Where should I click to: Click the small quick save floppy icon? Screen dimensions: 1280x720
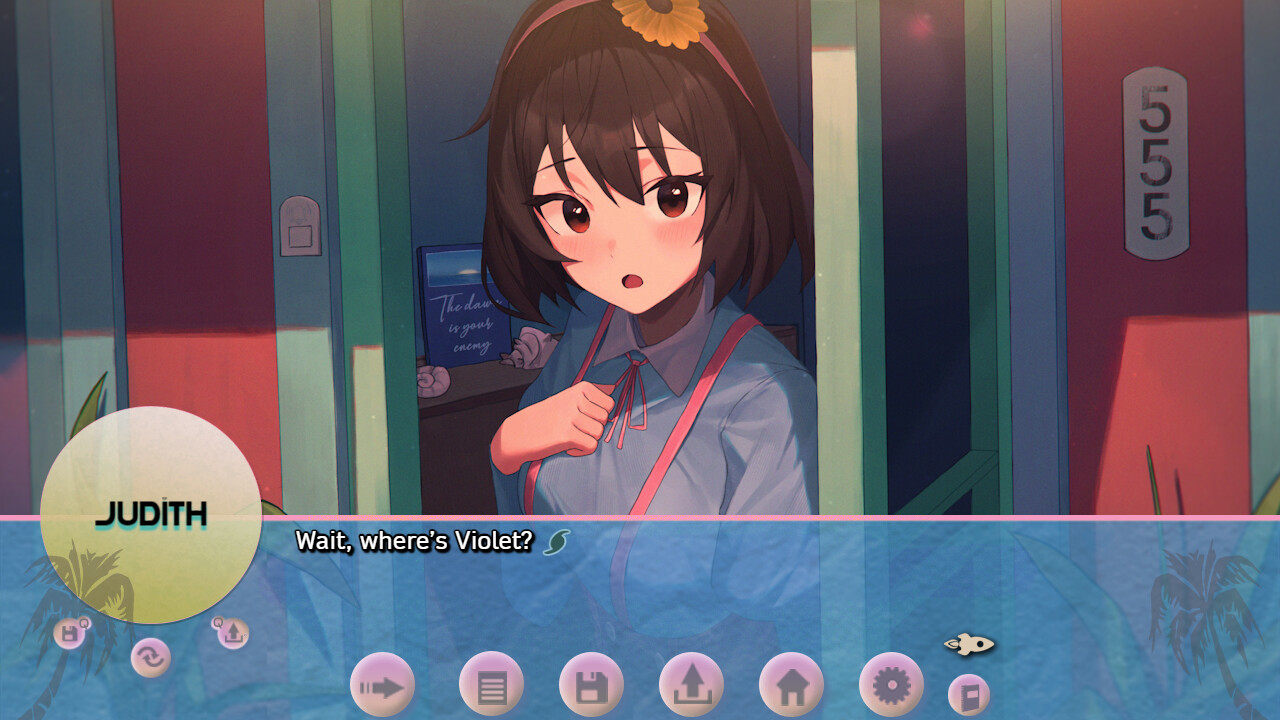pos(70,632)
